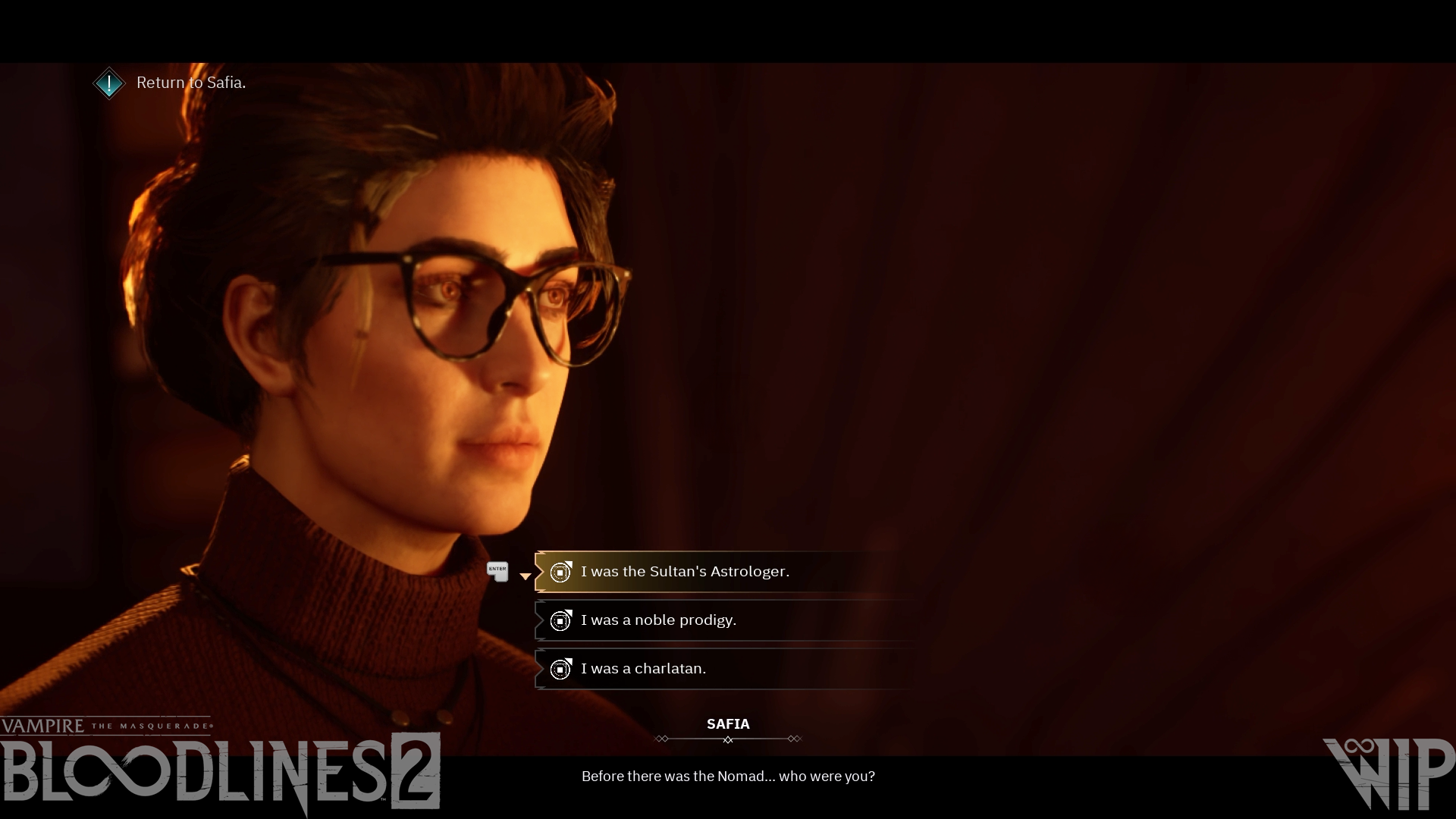Viewport: 1456px width, 819px height.
Task: Click the circular icon on noble prodigy option
Action: tap(560, 620)
